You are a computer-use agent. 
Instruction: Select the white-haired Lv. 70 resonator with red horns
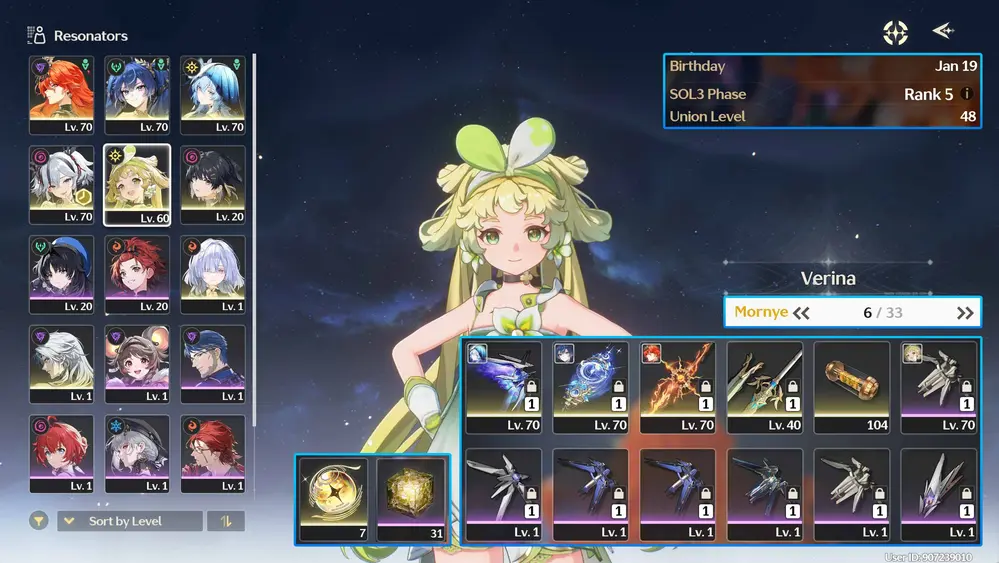pos(62,184)
